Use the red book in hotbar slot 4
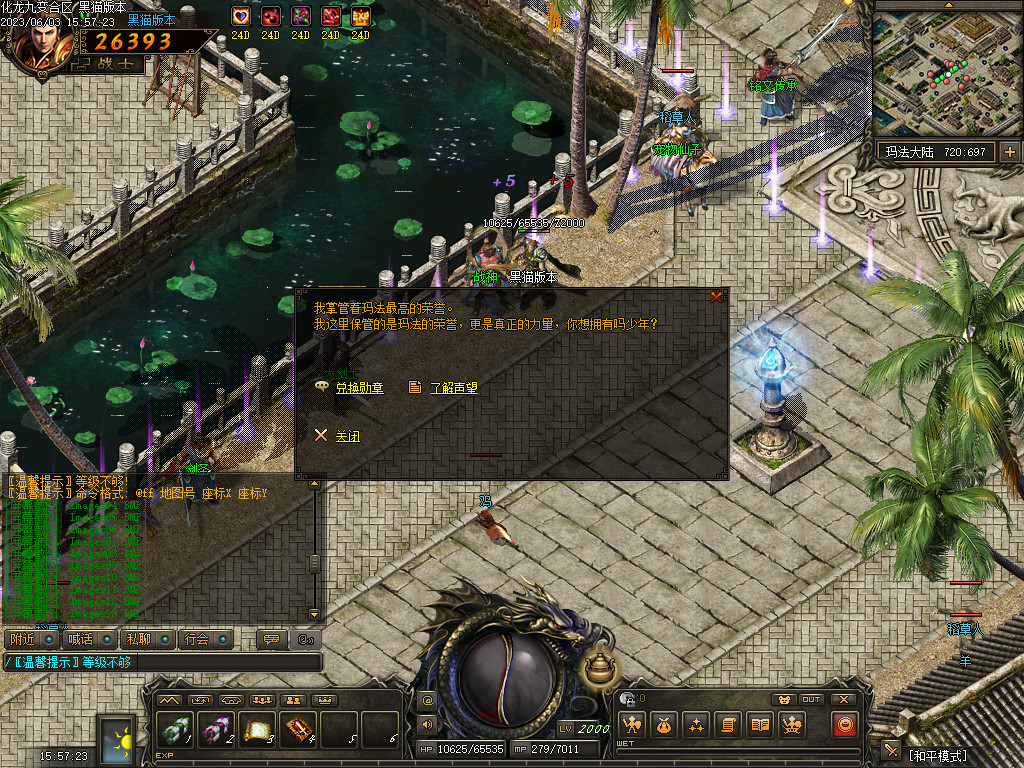Viewport: 1024px width, 768px height. (299, 728)
